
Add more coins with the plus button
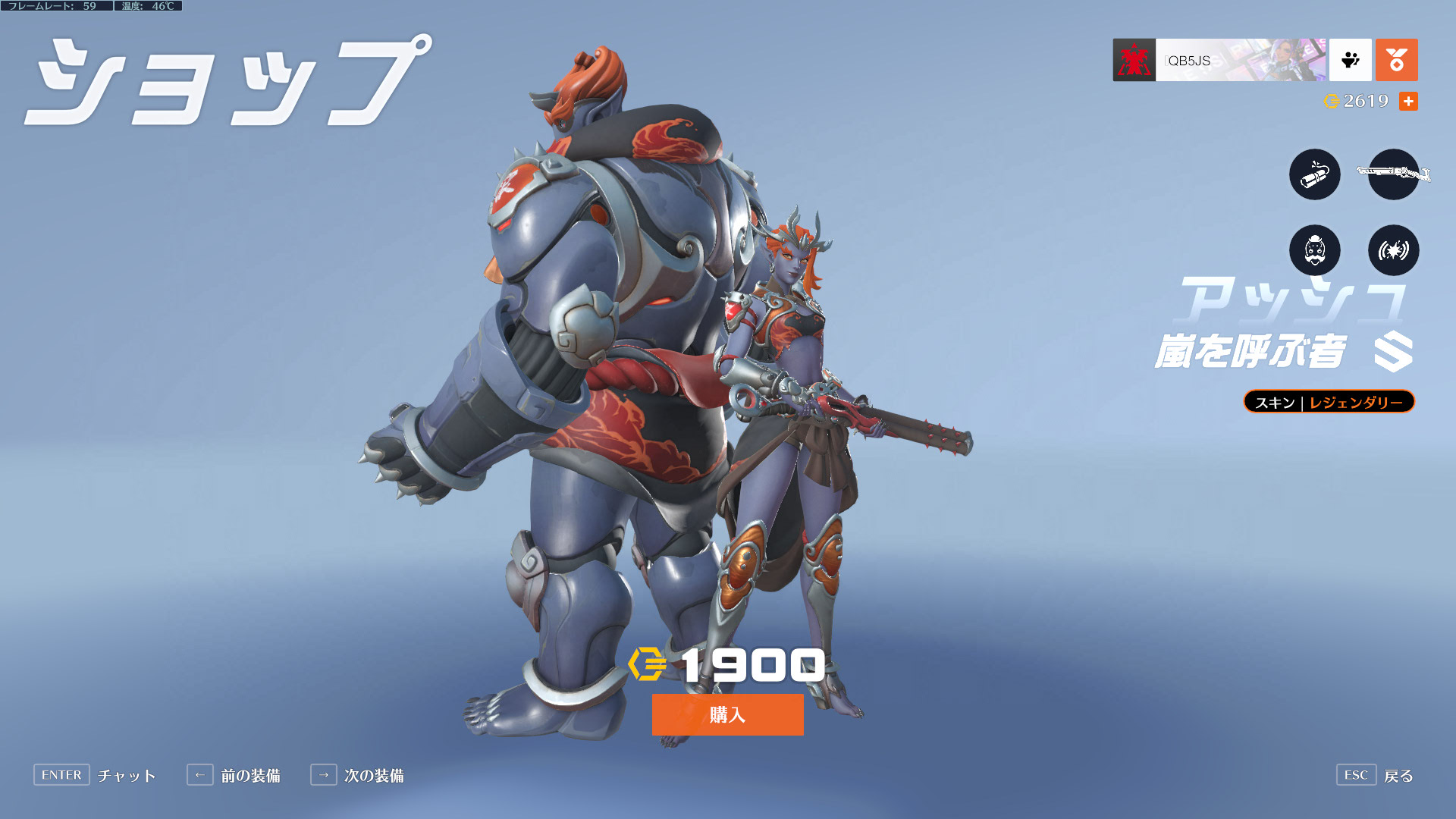[1408, 101]
